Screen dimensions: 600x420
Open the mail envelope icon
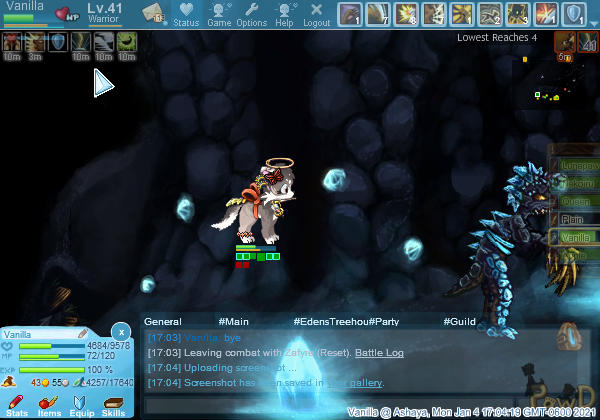(x=153, y=12)
